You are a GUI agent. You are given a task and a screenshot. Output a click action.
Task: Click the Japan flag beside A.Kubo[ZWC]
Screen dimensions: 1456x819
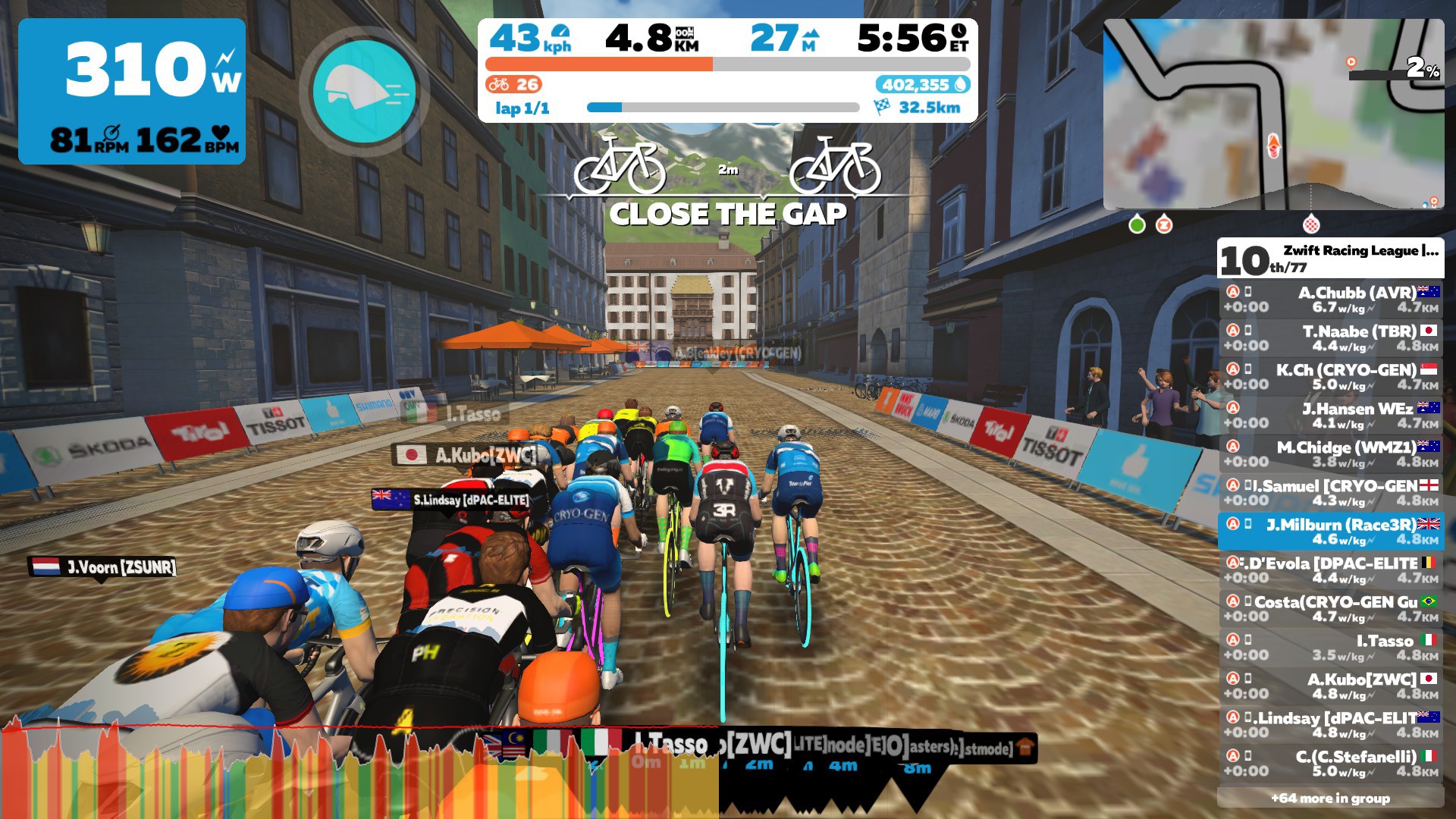[x=412, y=456]
